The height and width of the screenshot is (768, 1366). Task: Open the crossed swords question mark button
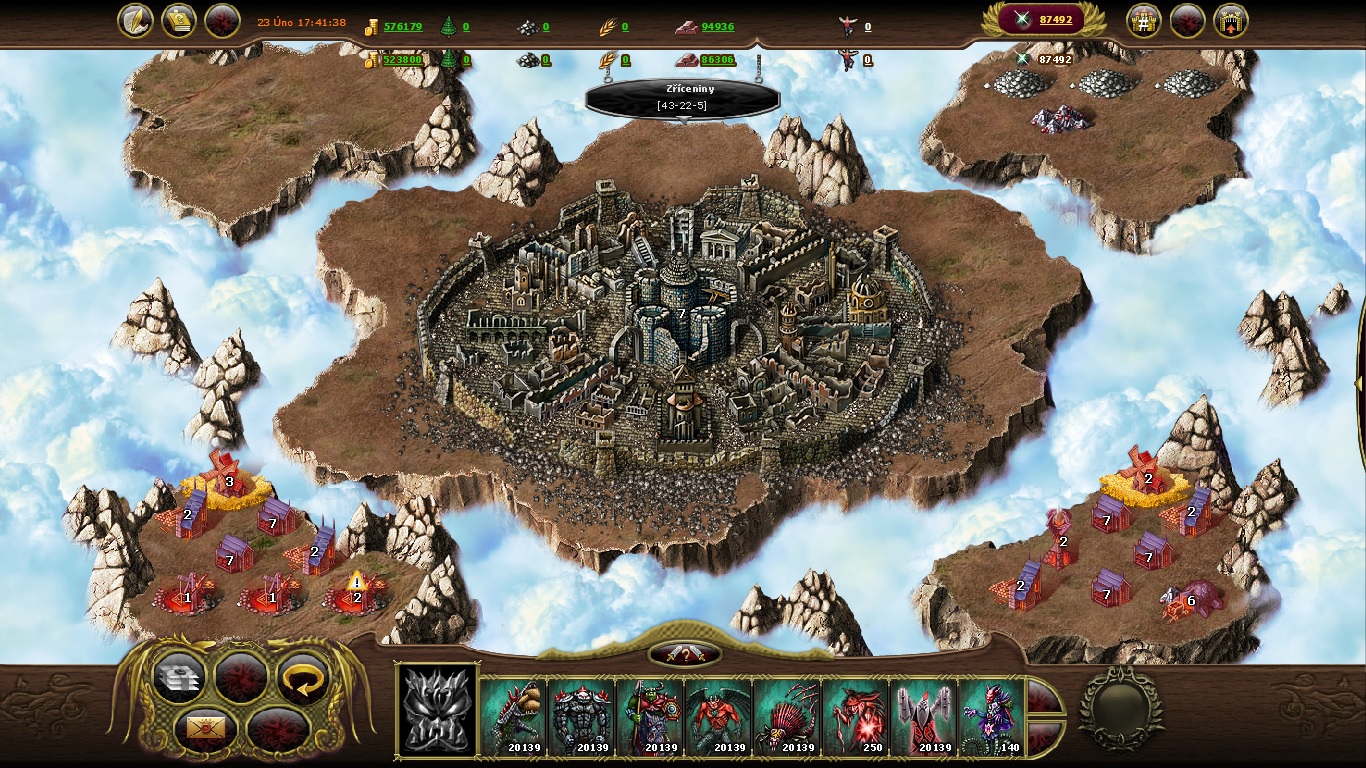[x=685, y=654]
